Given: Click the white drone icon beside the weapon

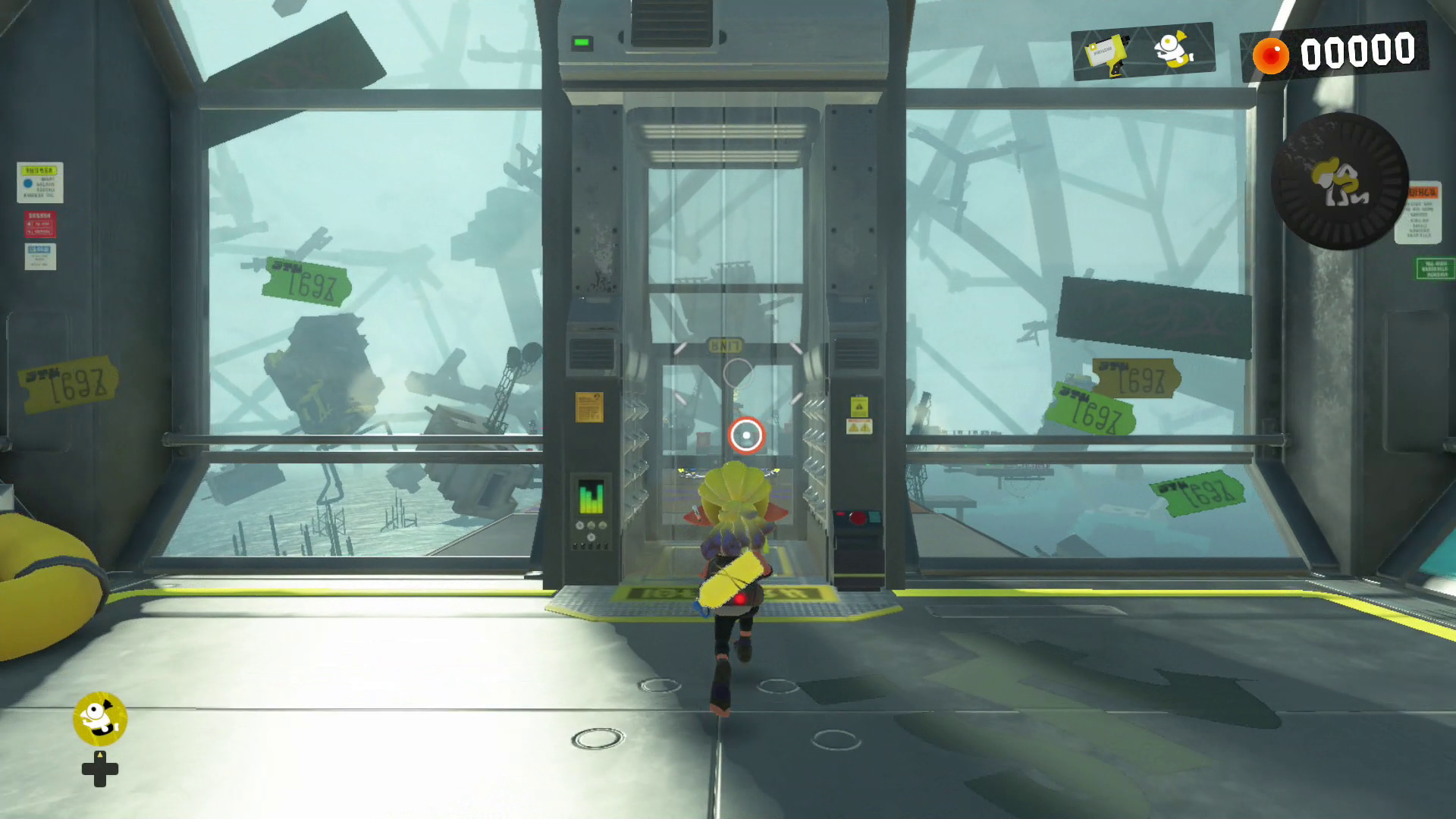Looking at the screenshot, I should 1172,49.
